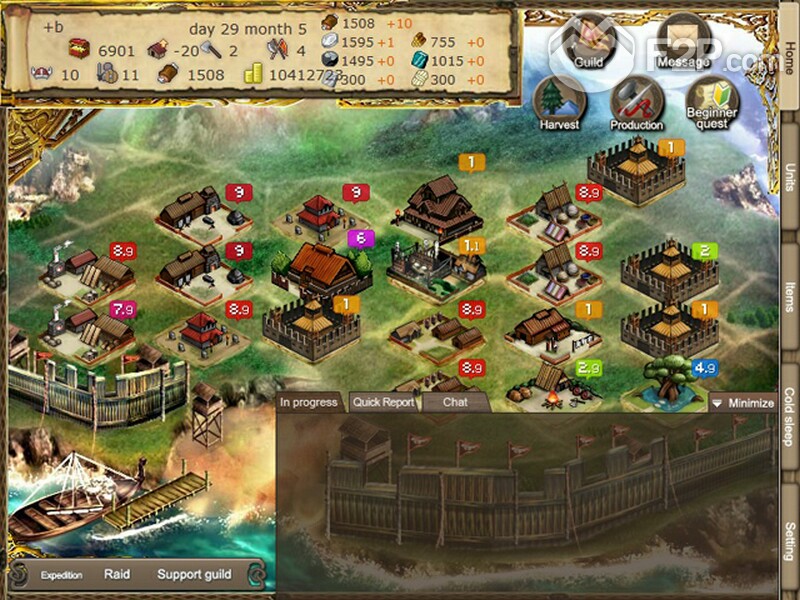Open the Setting side tab
The height and width of the screenshot is (600, 800).
click(789, 540)
